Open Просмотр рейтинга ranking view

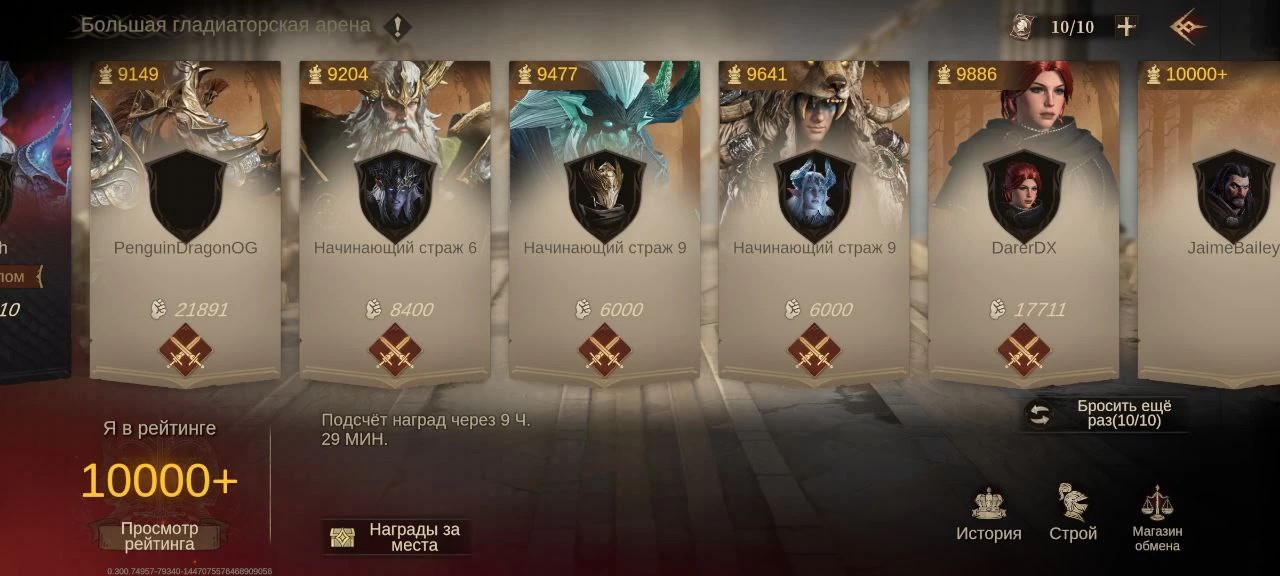160,536
